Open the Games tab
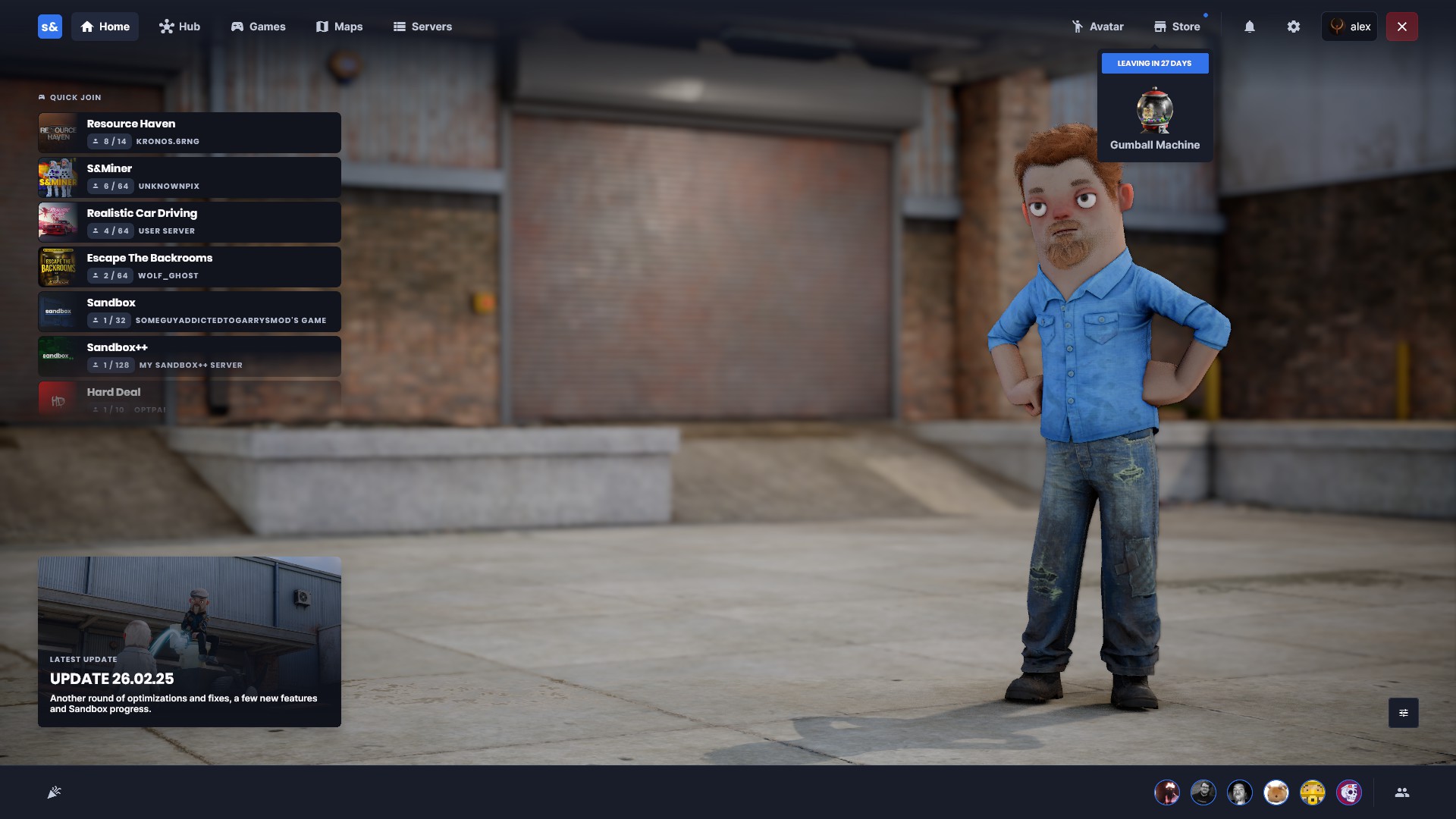The image size is (1456, 819). (x=258, y=27)
